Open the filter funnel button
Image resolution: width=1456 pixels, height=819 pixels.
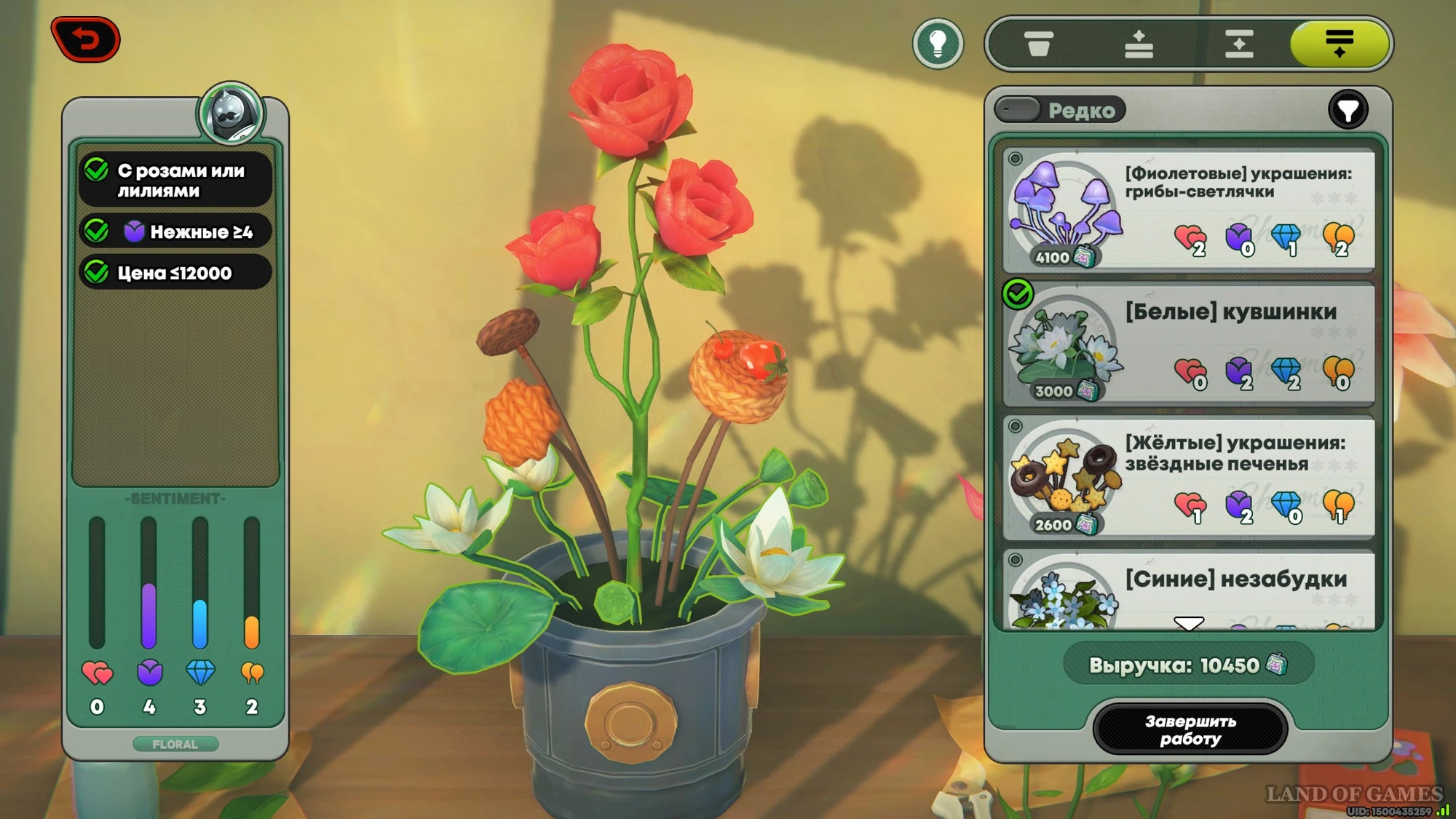point(1348,111)
